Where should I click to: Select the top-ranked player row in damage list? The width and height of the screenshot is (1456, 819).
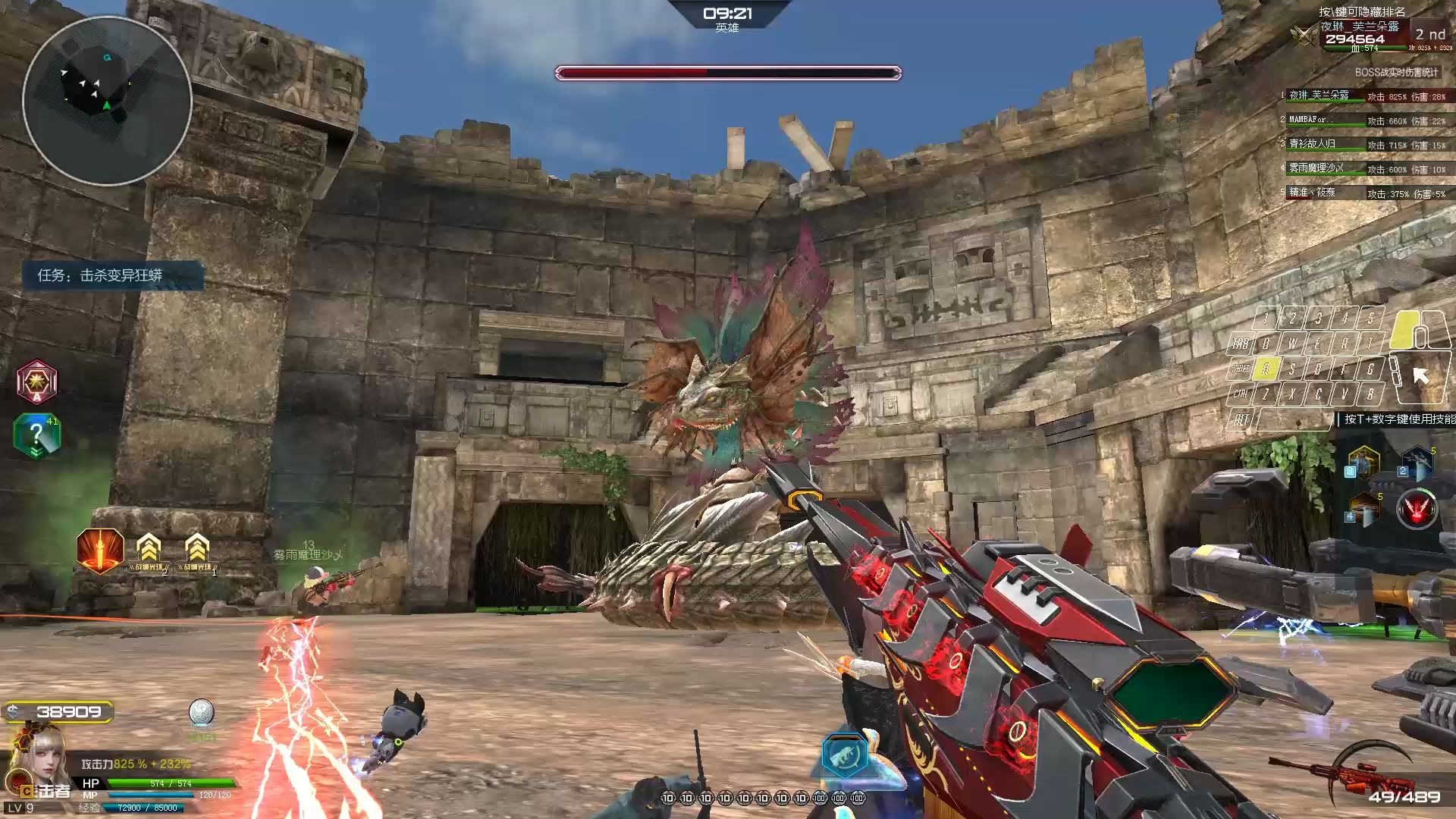[1365, 96]
